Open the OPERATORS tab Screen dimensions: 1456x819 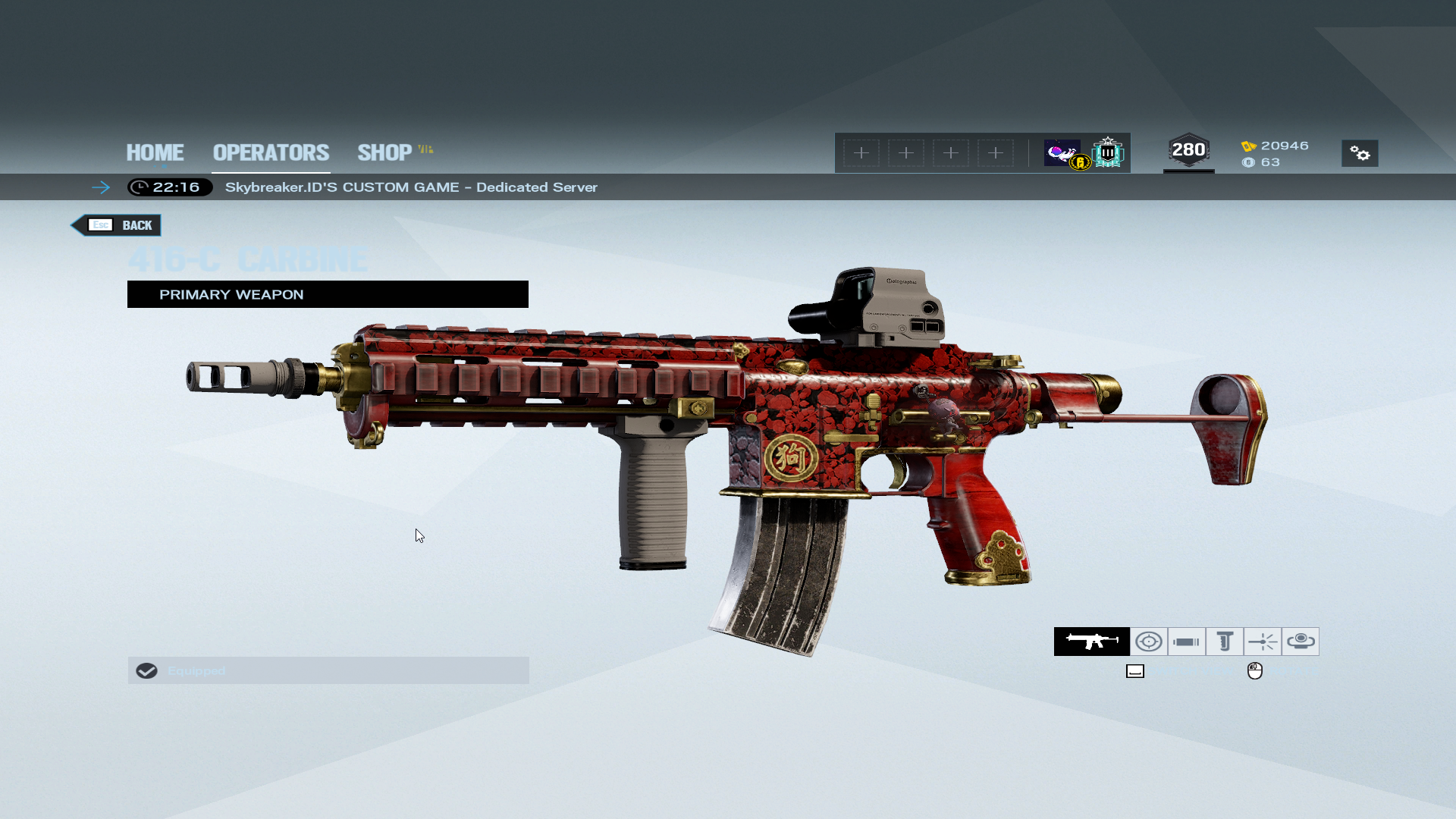271,152
